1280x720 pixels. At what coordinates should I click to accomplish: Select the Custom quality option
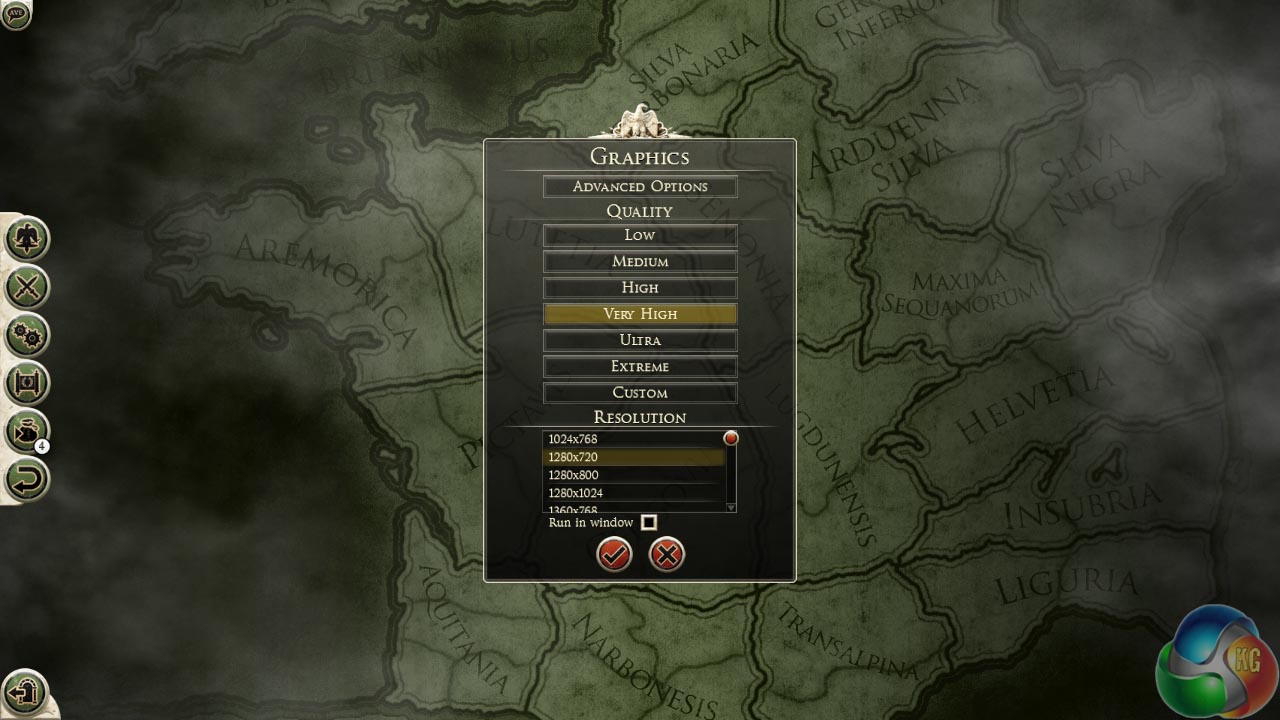640,393
